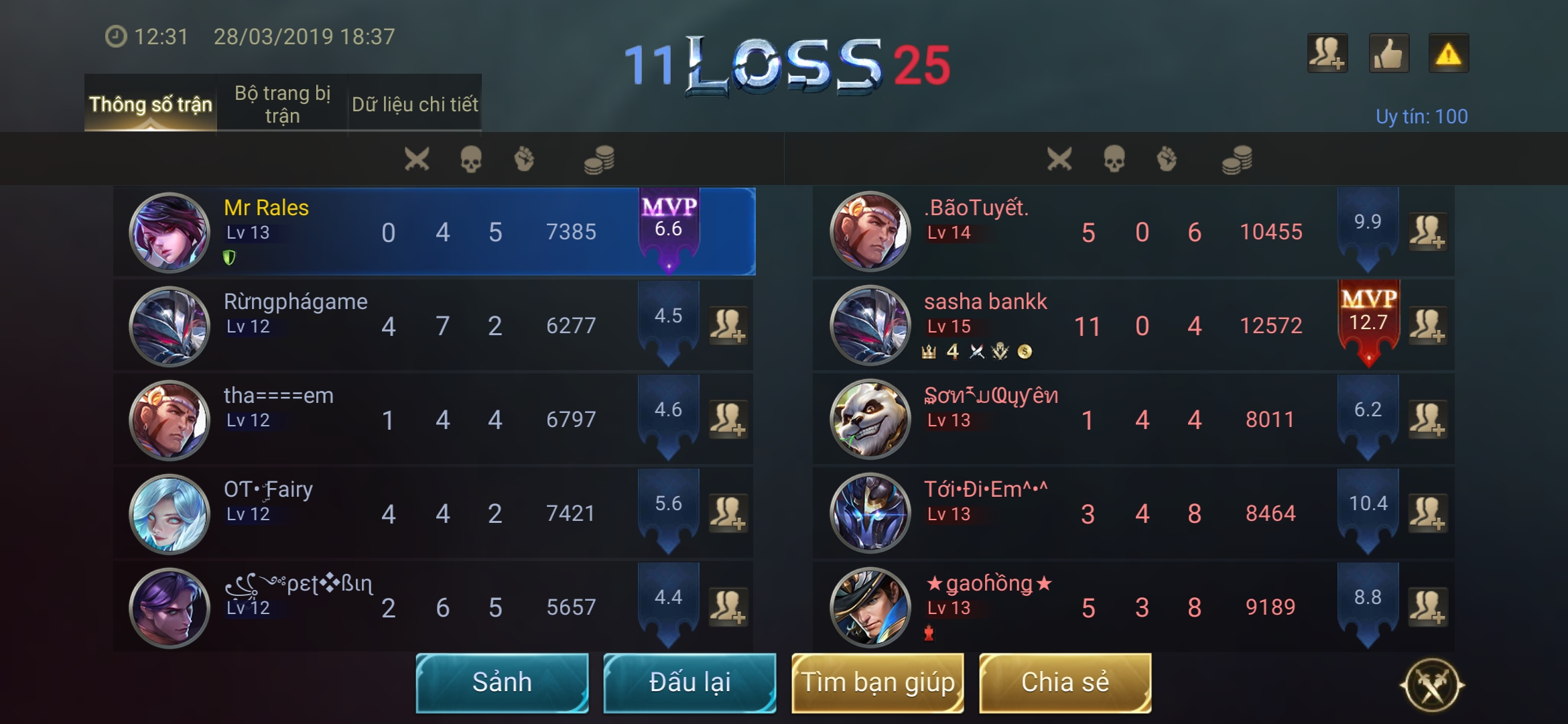The image size is (1568, 724).
Task: Share results via Chia sẻ button
Action: [x=1065, y=682]
